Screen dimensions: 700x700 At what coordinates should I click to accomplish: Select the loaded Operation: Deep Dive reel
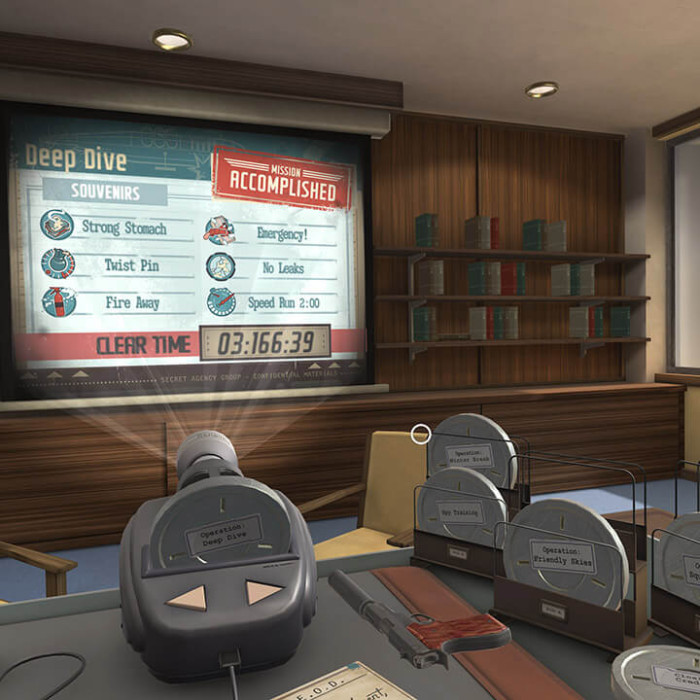pos(224,533)
